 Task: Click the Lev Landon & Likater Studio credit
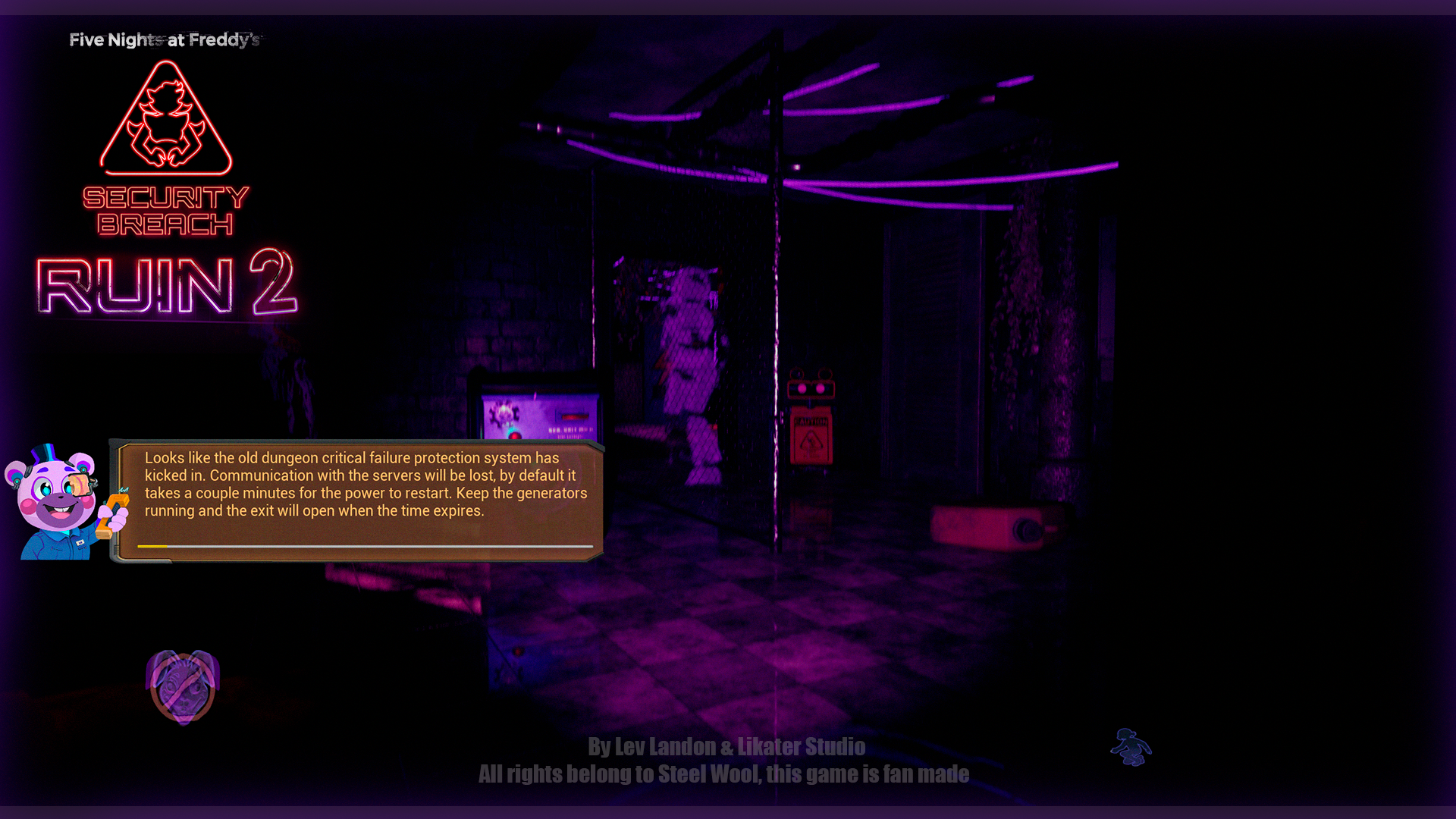[x=726, y=747]
